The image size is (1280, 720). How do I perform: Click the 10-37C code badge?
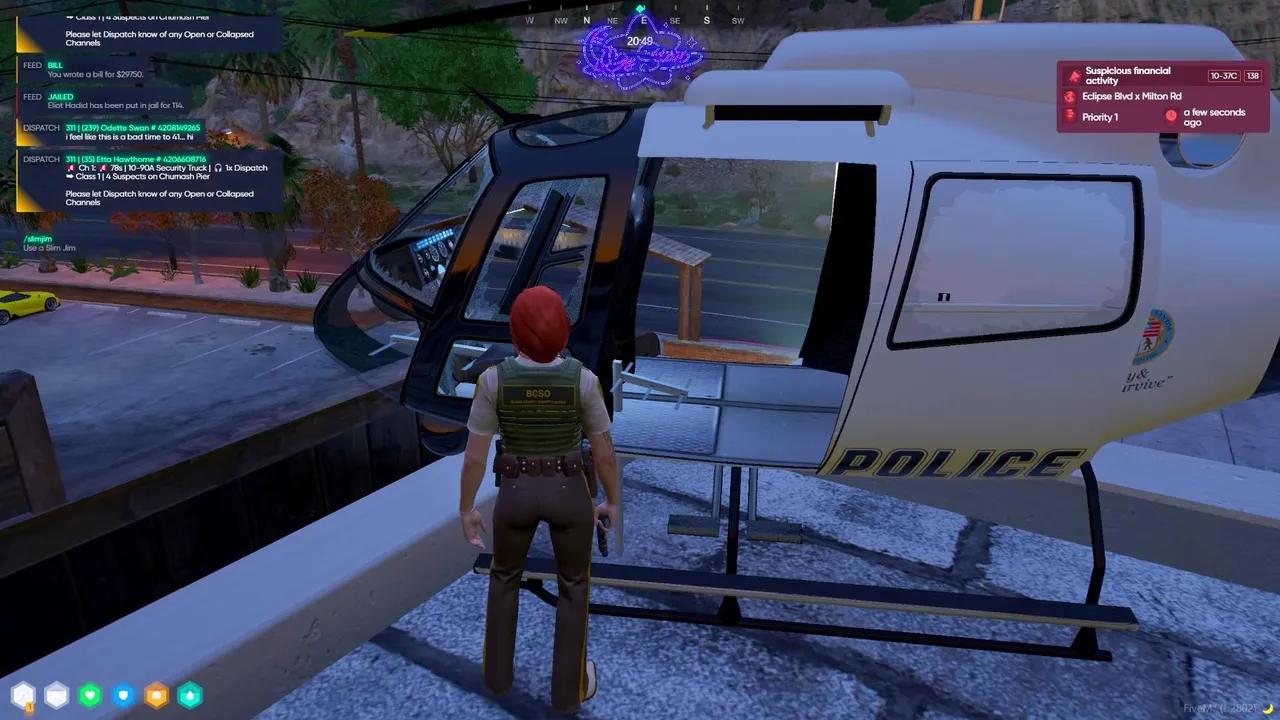[1224, 76]
